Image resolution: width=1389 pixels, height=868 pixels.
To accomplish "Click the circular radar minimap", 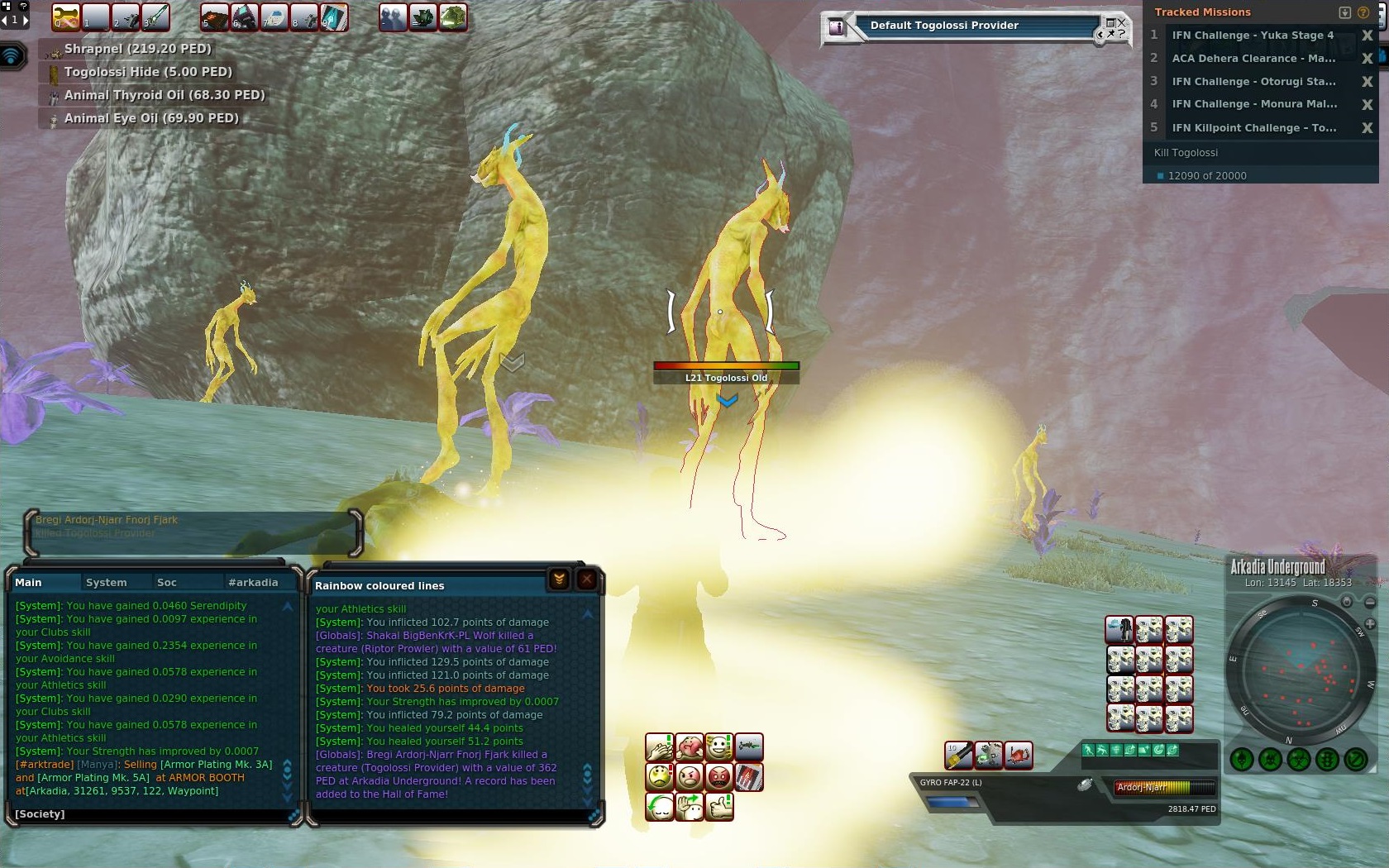I will [x=1297, y=670].
